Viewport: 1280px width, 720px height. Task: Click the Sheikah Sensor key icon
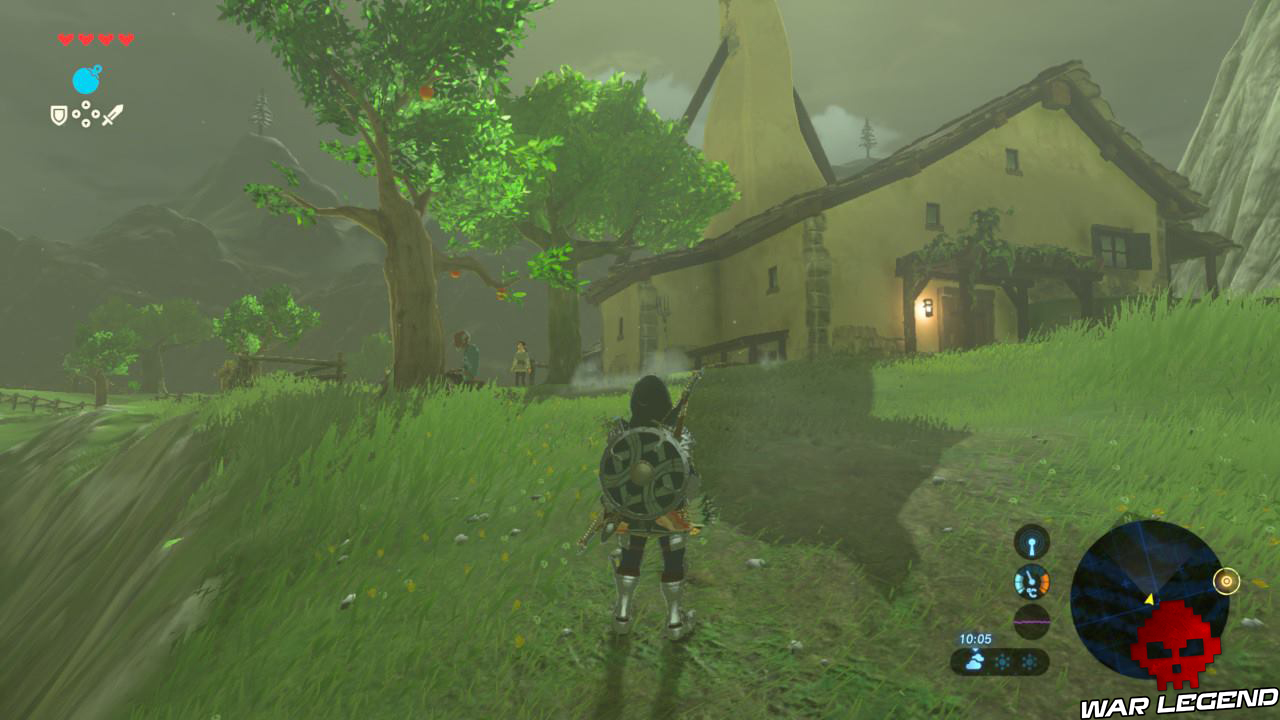click(1031, 543)
